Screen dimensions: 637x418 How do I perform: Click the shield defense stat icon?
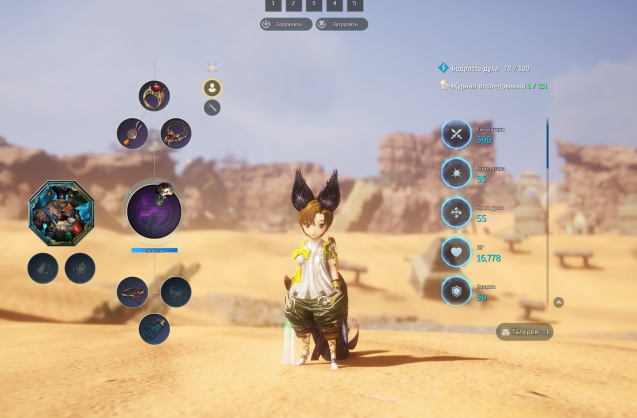(456, 290)
